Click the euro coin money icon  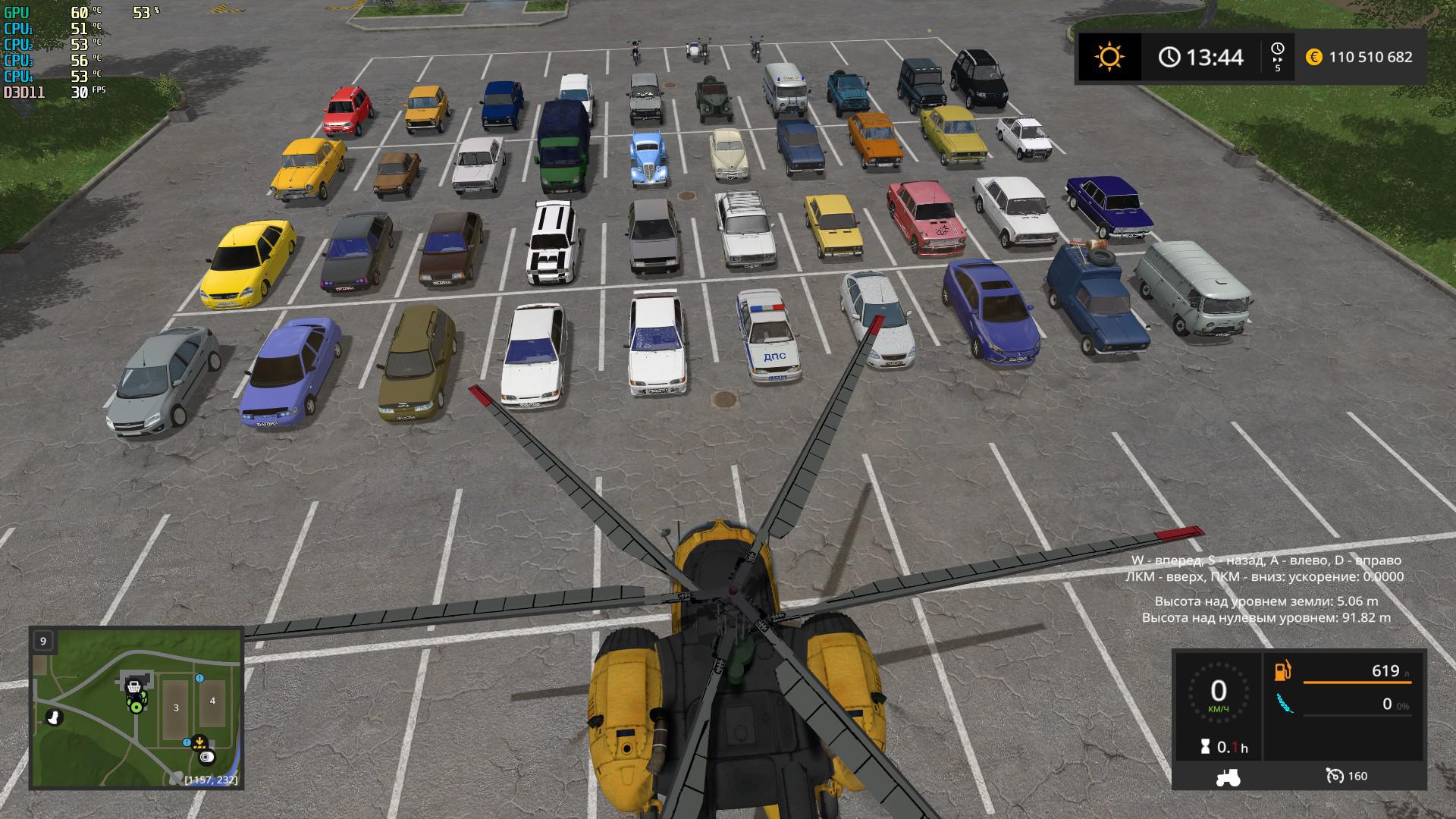tap(1314, 57)
